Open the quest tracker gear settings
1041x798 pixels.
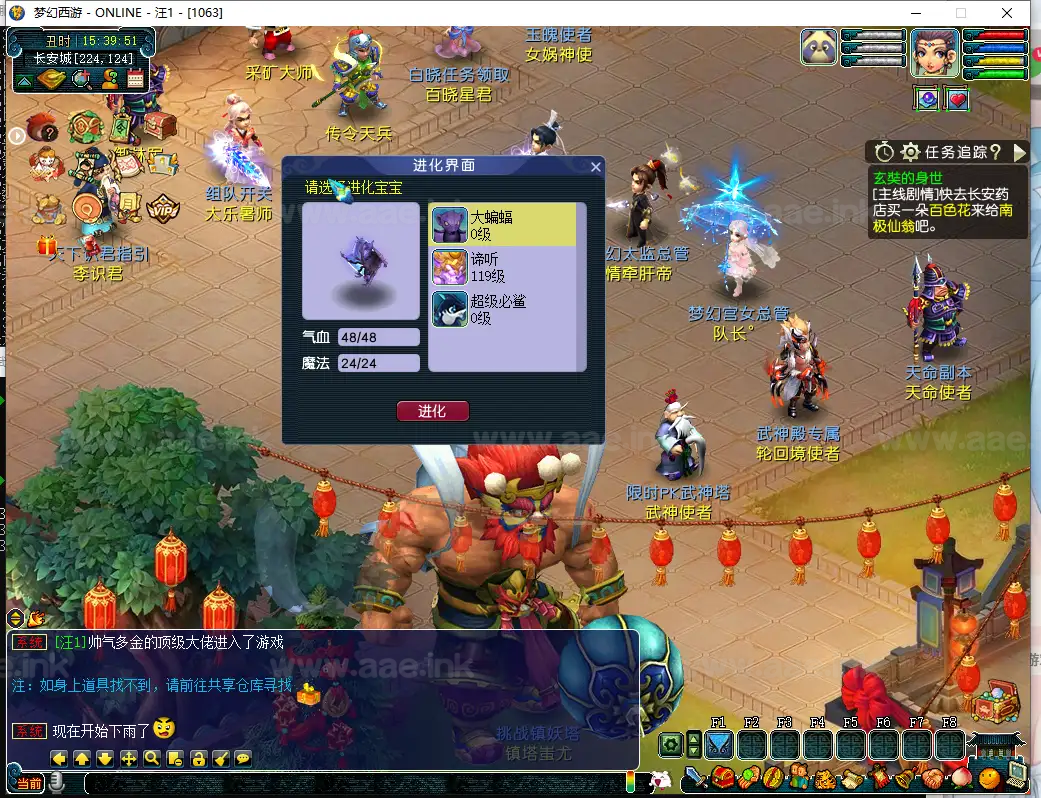tap(910, 152)
